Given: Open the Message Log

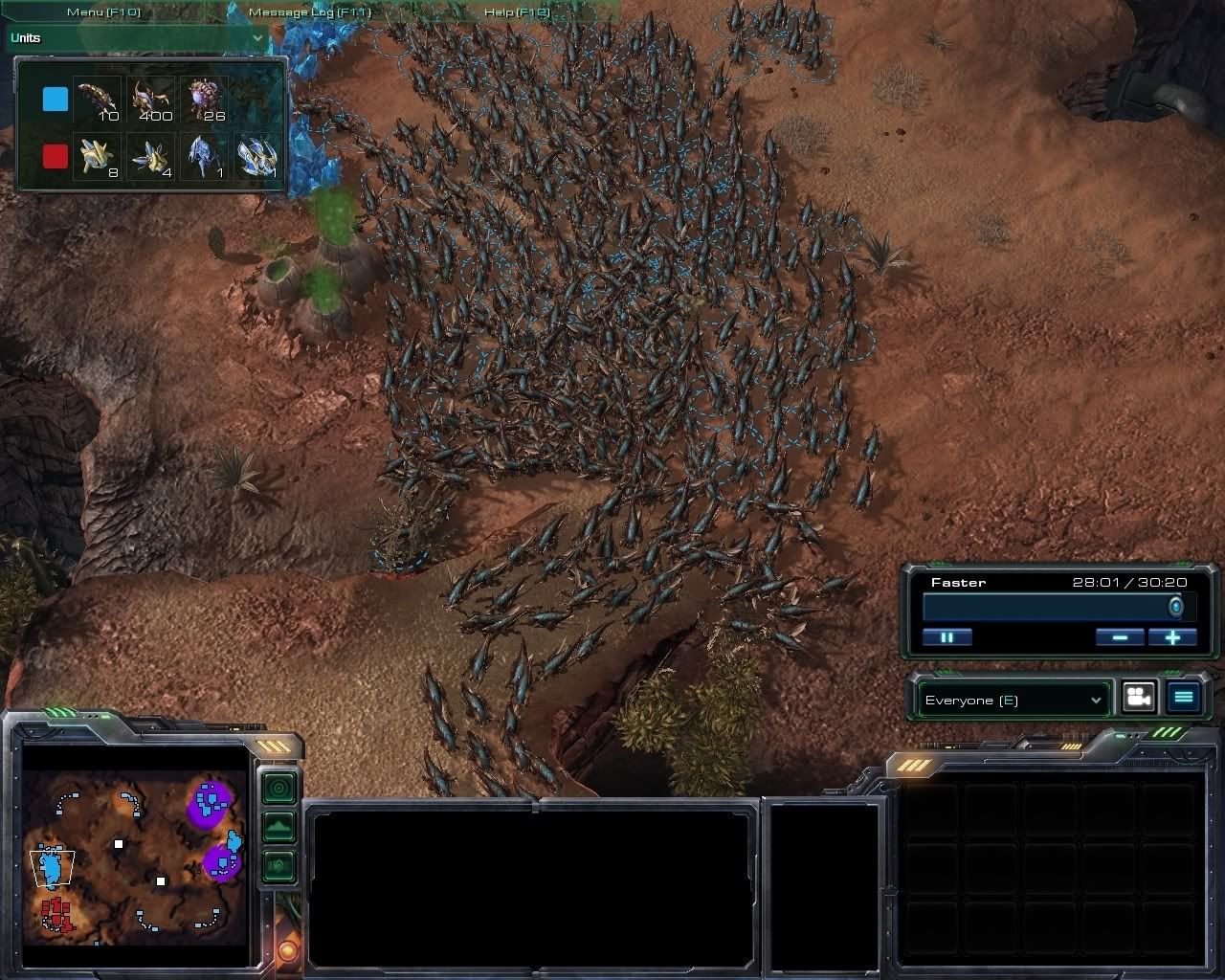Looking at the screenshot, I should (309, 12).
